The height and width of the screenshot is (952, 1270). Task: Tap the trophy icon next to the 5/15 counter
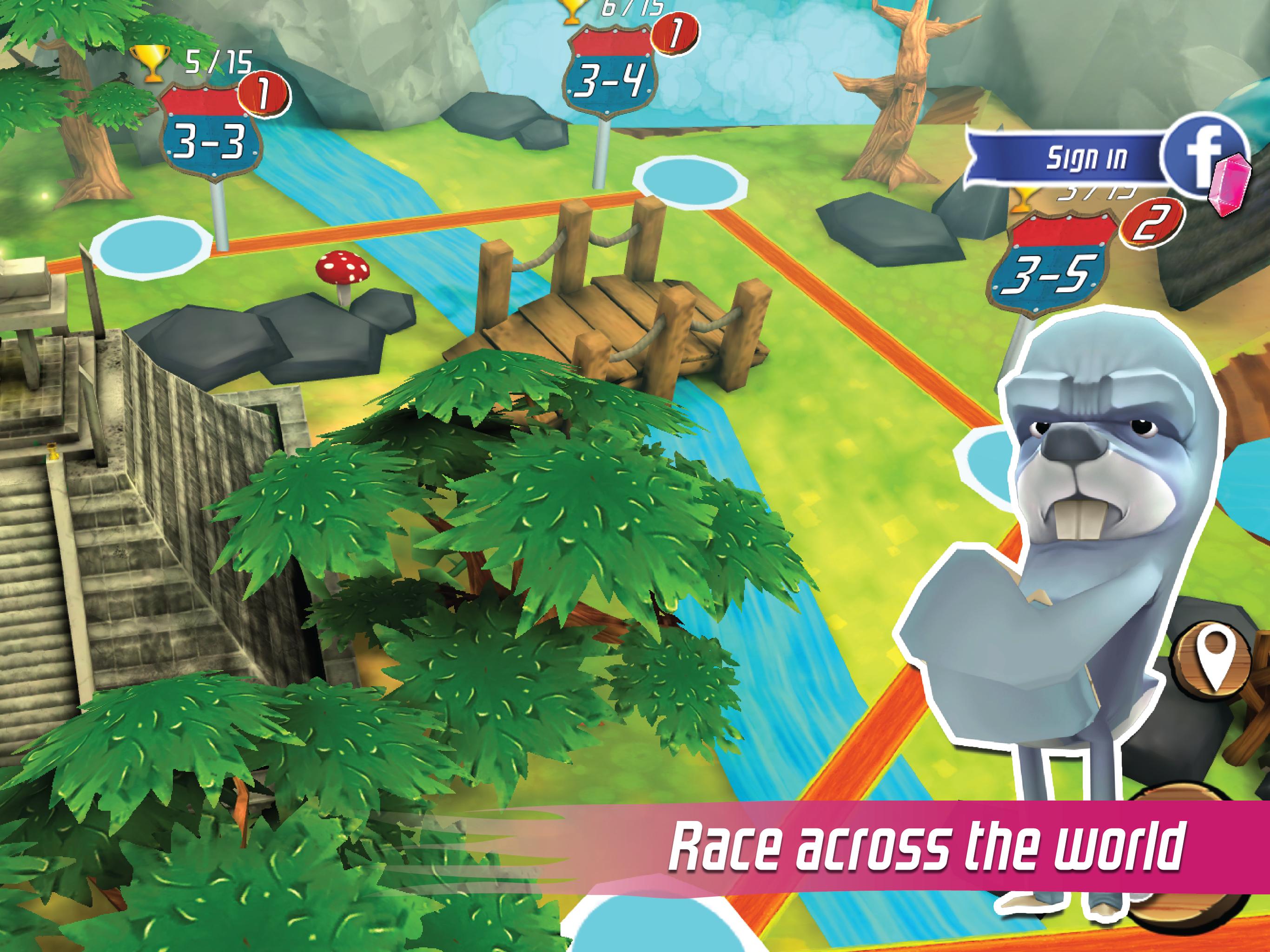pos(151,63)
